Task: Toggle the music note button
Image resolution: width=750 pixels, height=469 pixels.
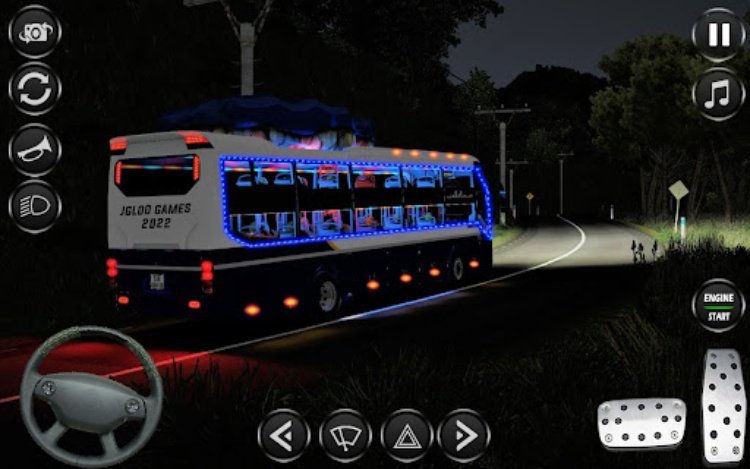Action: pyautogui.click(x=718, y=93)
